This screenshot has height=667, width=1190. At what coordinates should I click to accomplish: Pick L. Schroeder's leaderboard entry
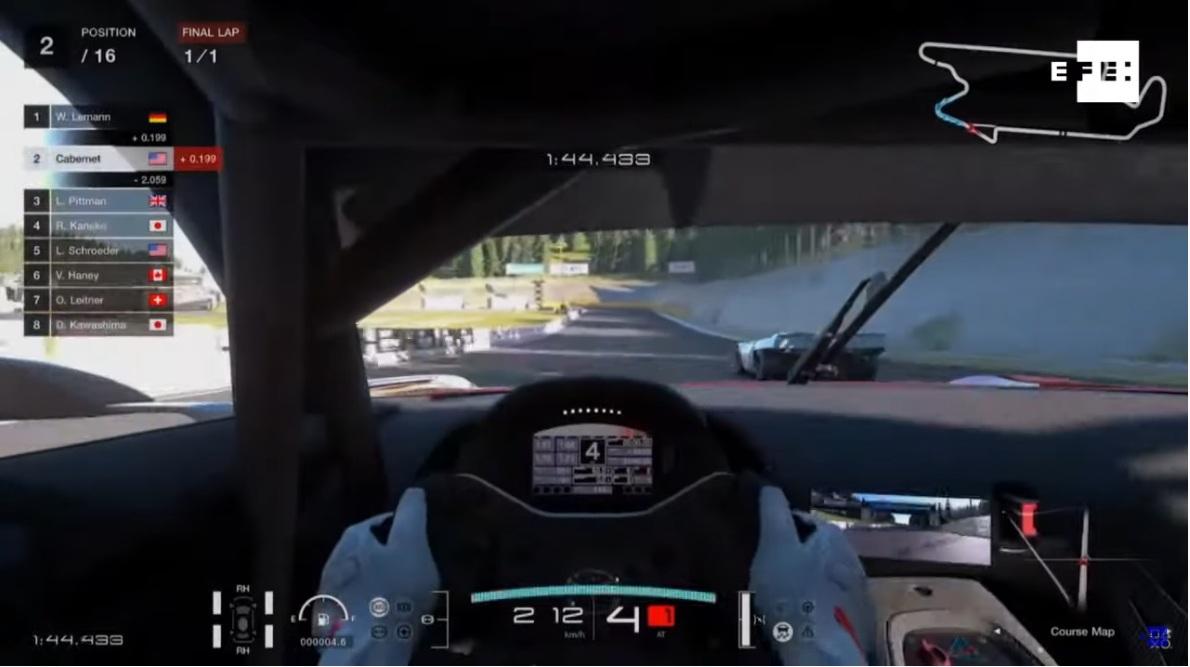[98, 251]
